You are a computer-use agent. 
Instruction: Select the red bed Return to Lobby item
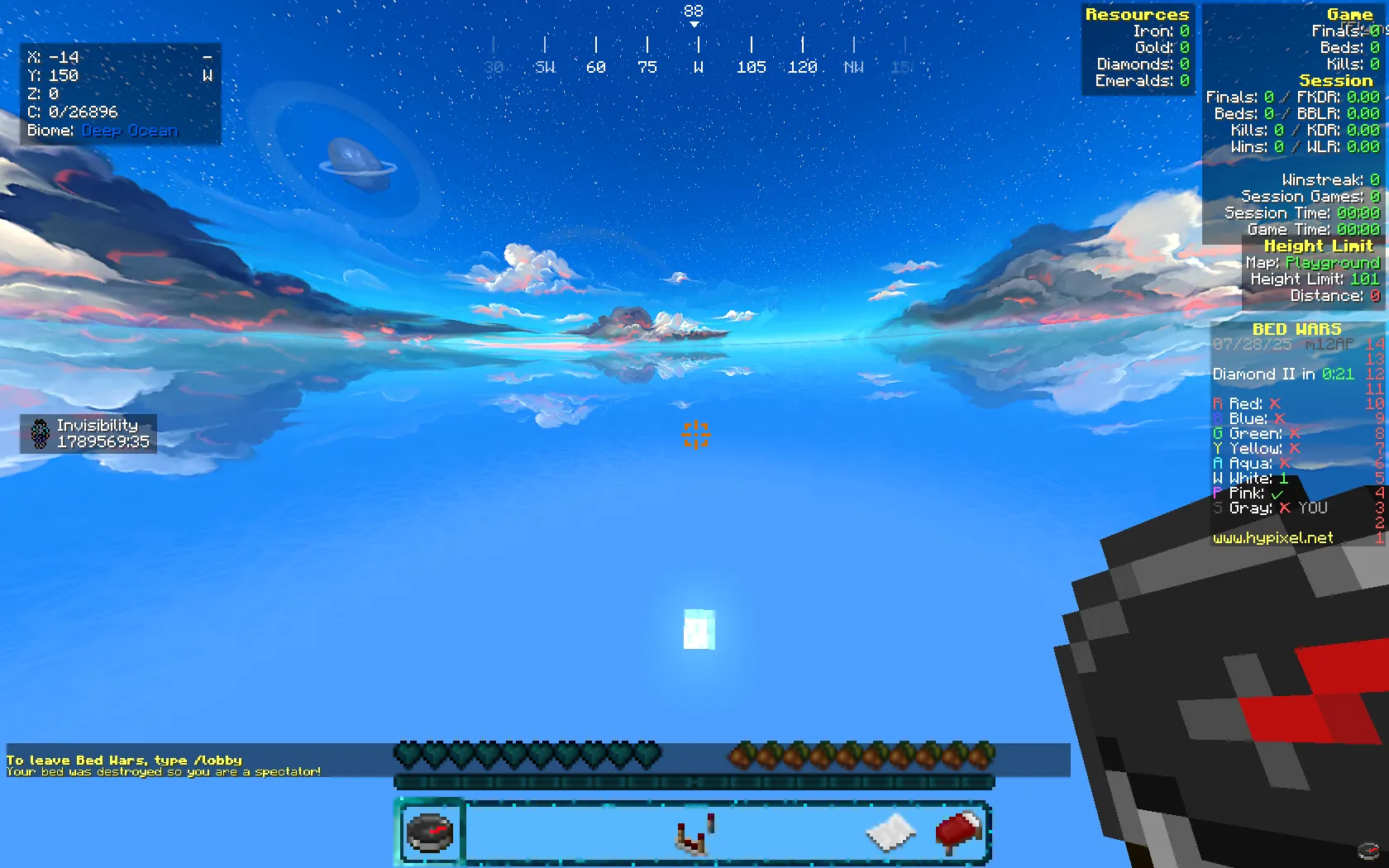(x=957, y=832)
